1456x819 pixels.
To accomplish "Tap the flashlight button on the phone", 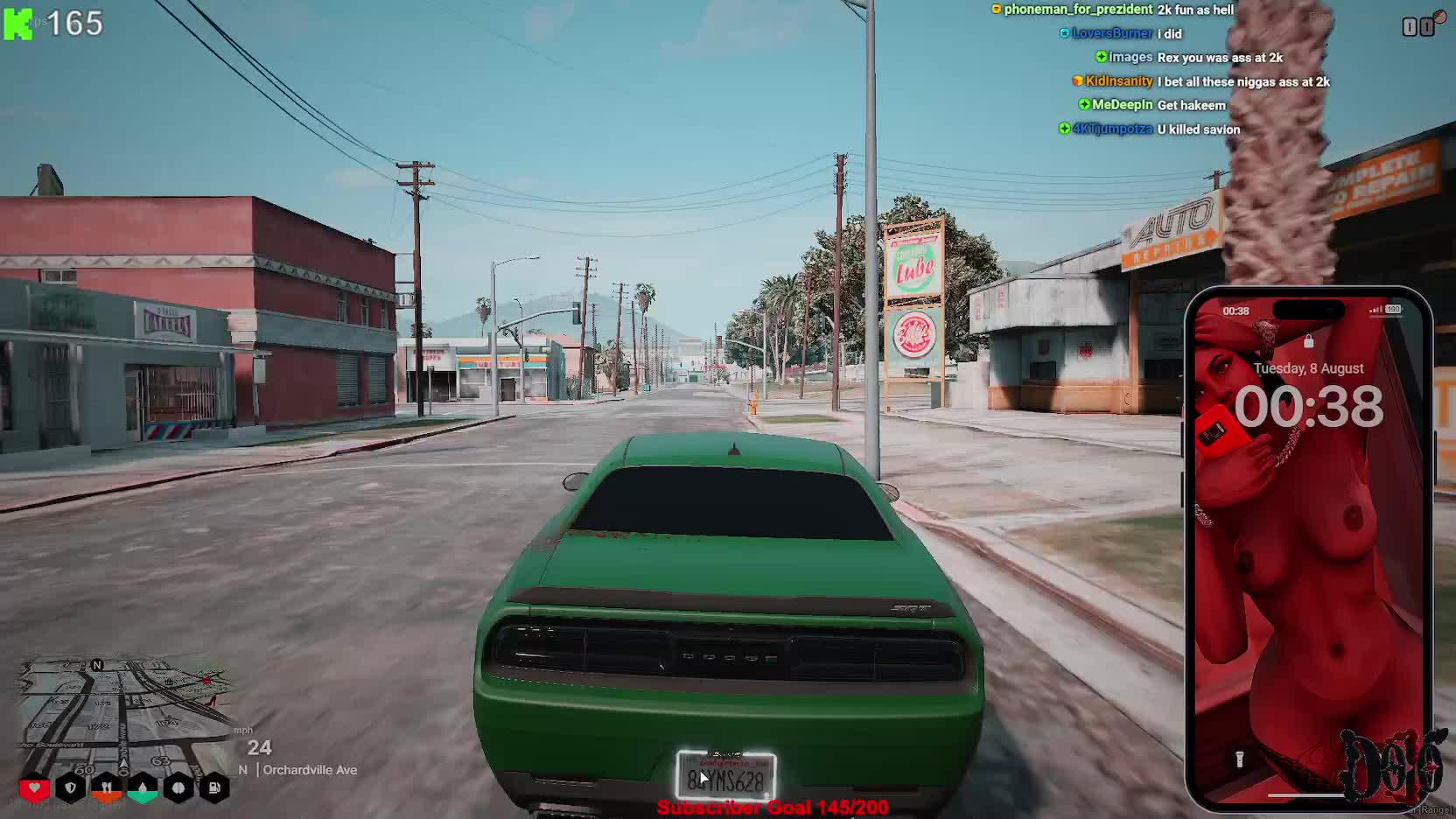I will pyautogui.click(x=1239, y=759).
